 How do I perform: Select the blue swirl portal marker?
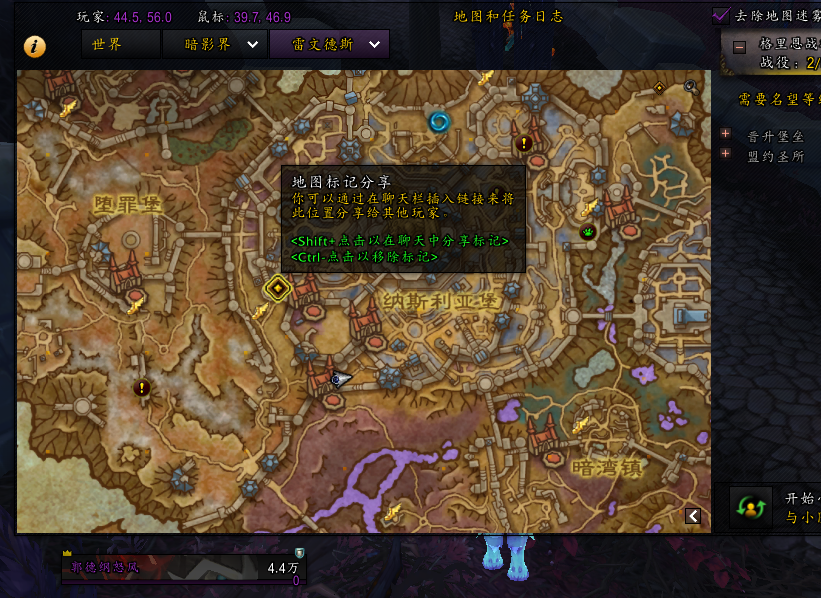pos(438,122)
